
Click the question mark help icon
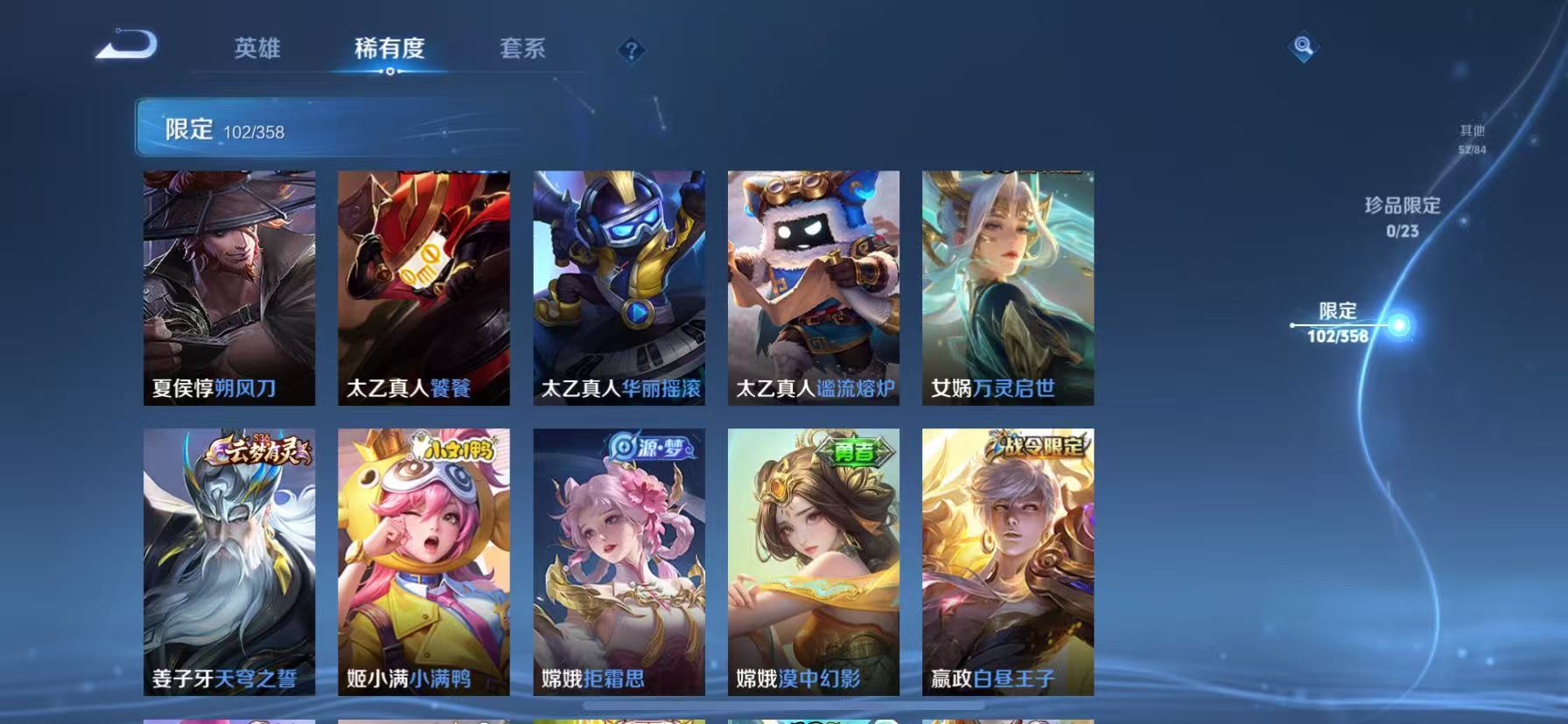click(x=629, y=50)
